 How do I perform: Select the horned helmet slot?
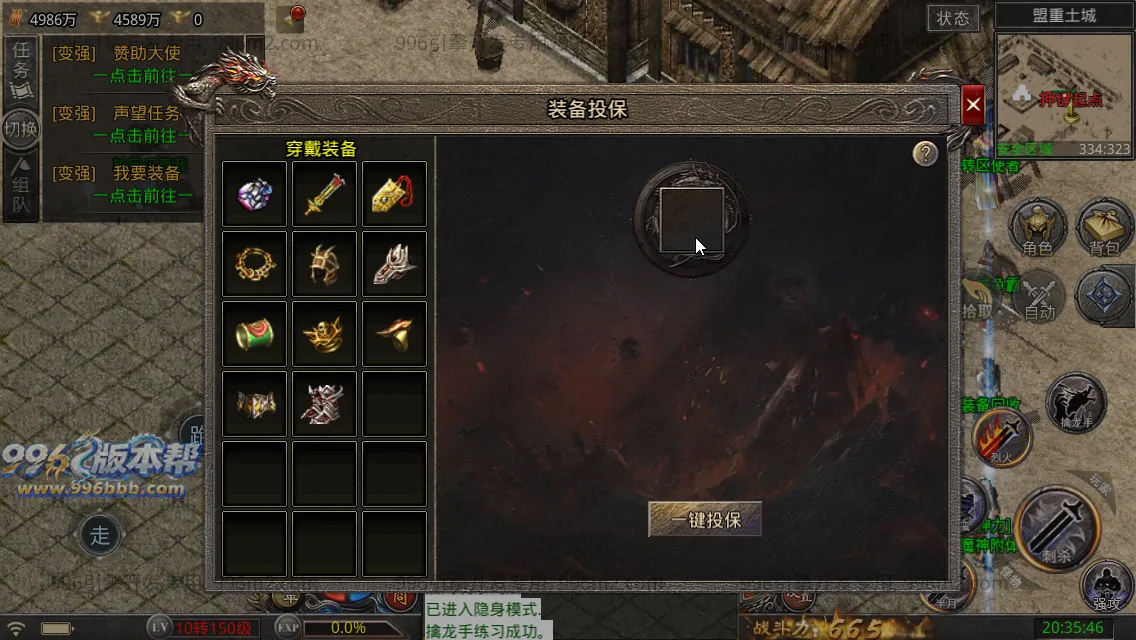coord(325,264)
